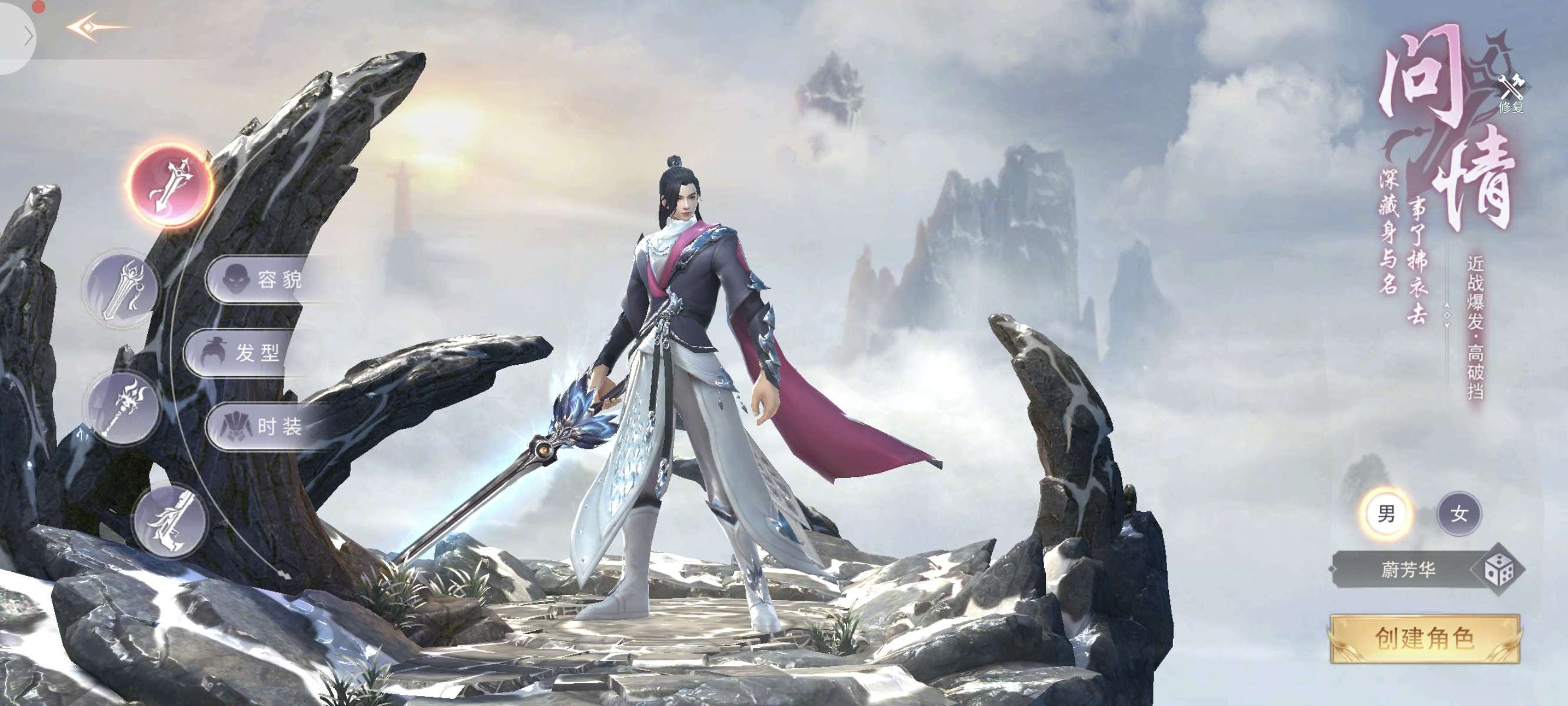The image size is (1568, 706).
Task: Roll the dice for a random name
Action: pos(1499,570)
